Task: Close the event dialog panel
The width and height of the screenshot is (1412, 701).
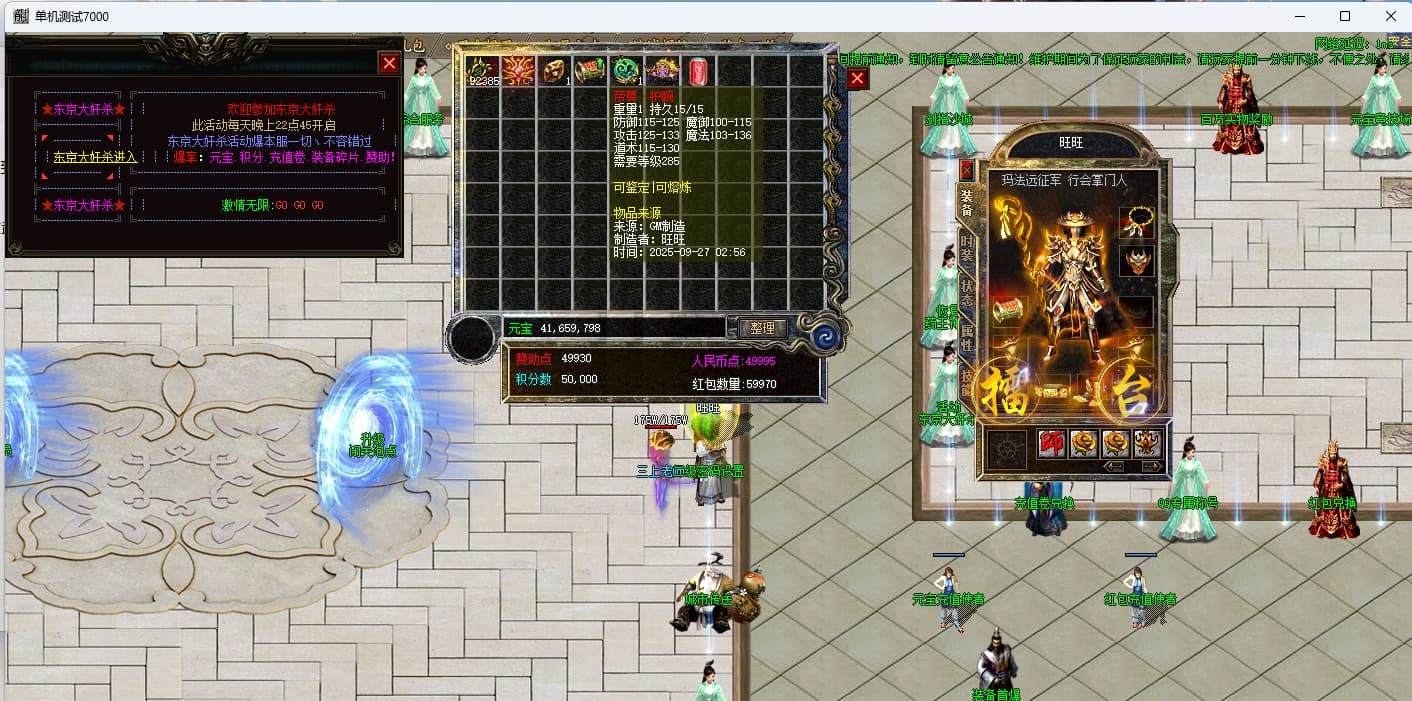Action: [389, 63]
